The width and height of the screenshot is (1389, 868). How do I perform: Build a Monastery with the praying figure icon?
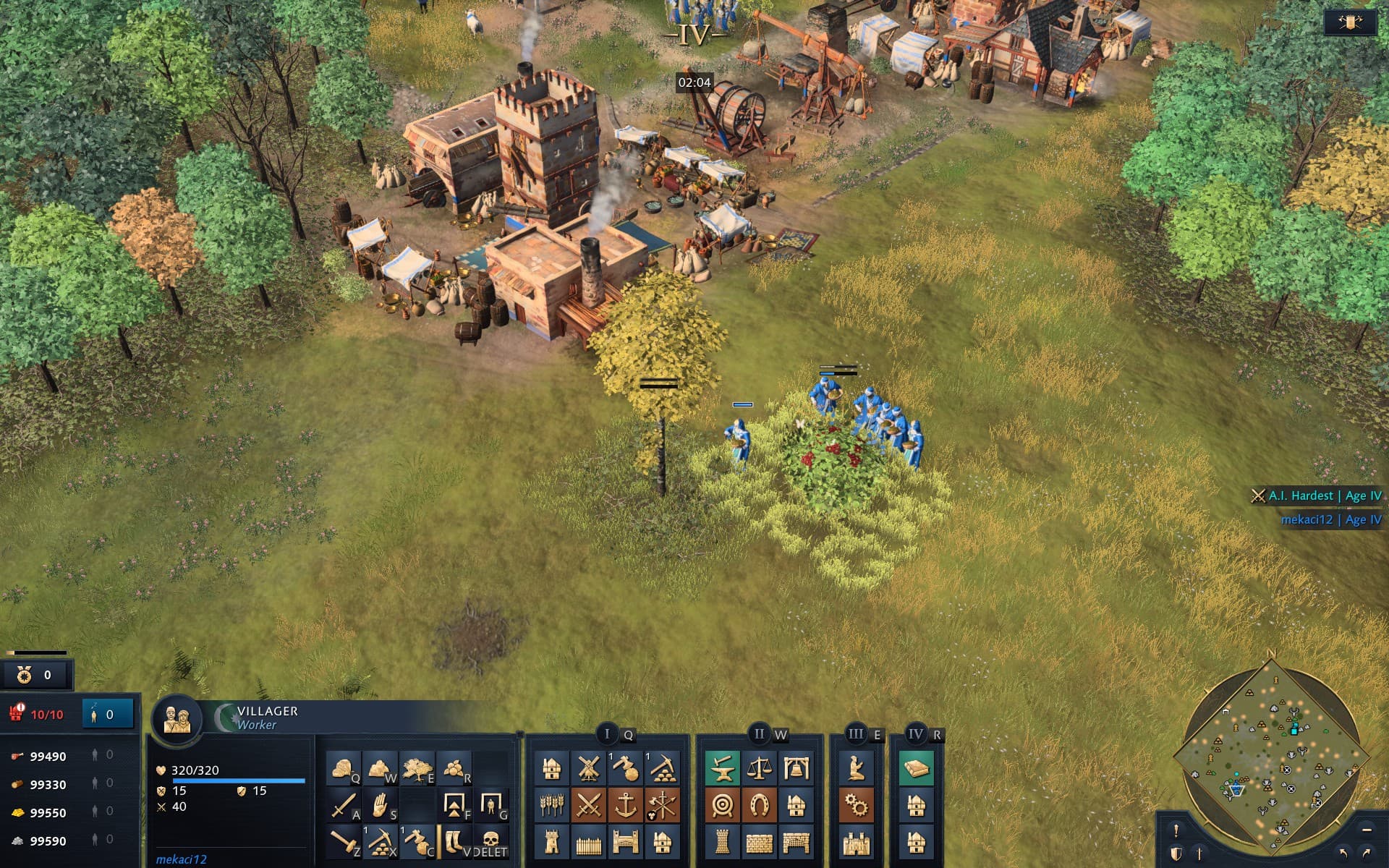click(x=855, y=768)
